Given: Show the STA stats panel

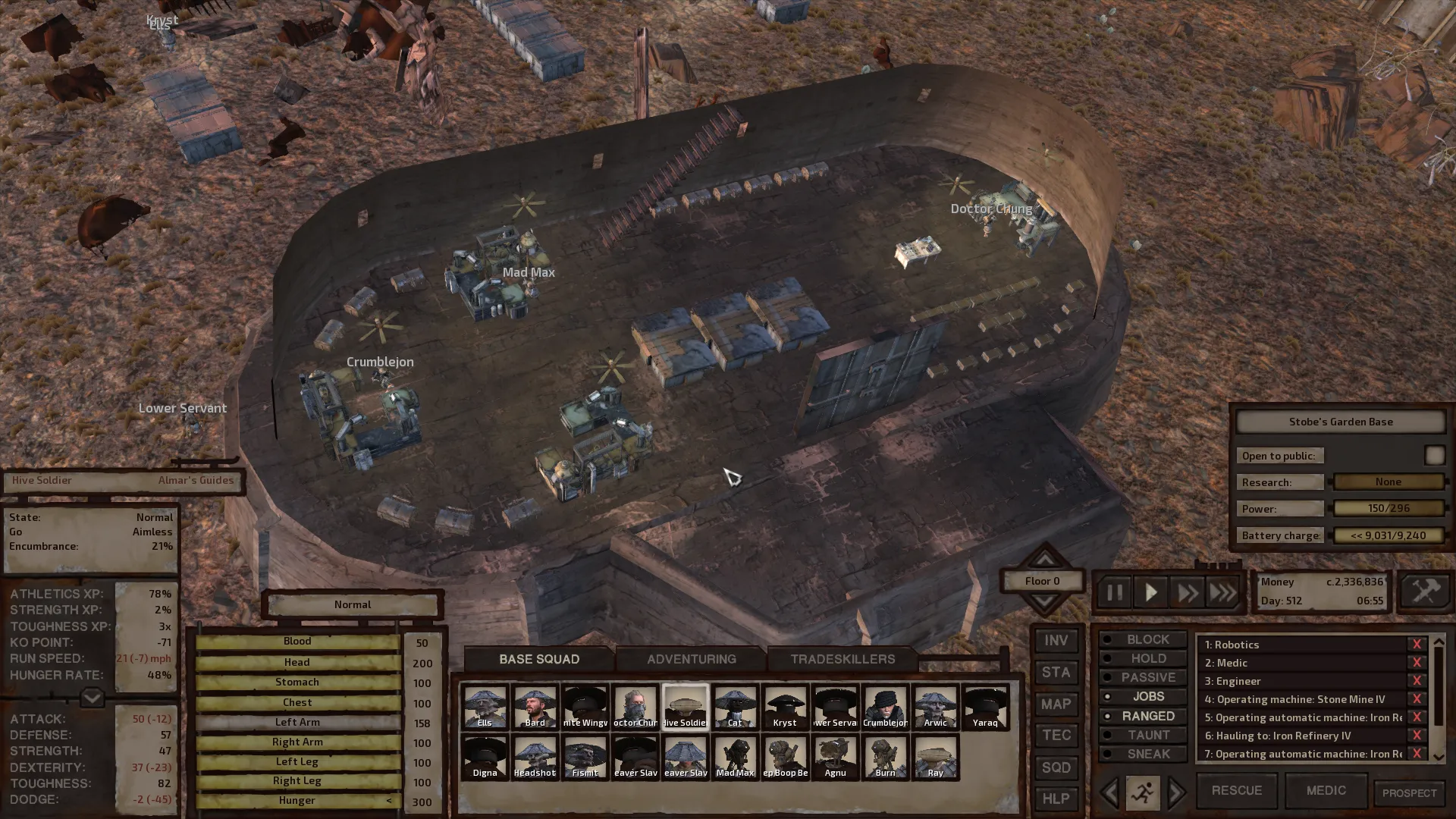Looking at the screenshot, I should click(1056, 673).
